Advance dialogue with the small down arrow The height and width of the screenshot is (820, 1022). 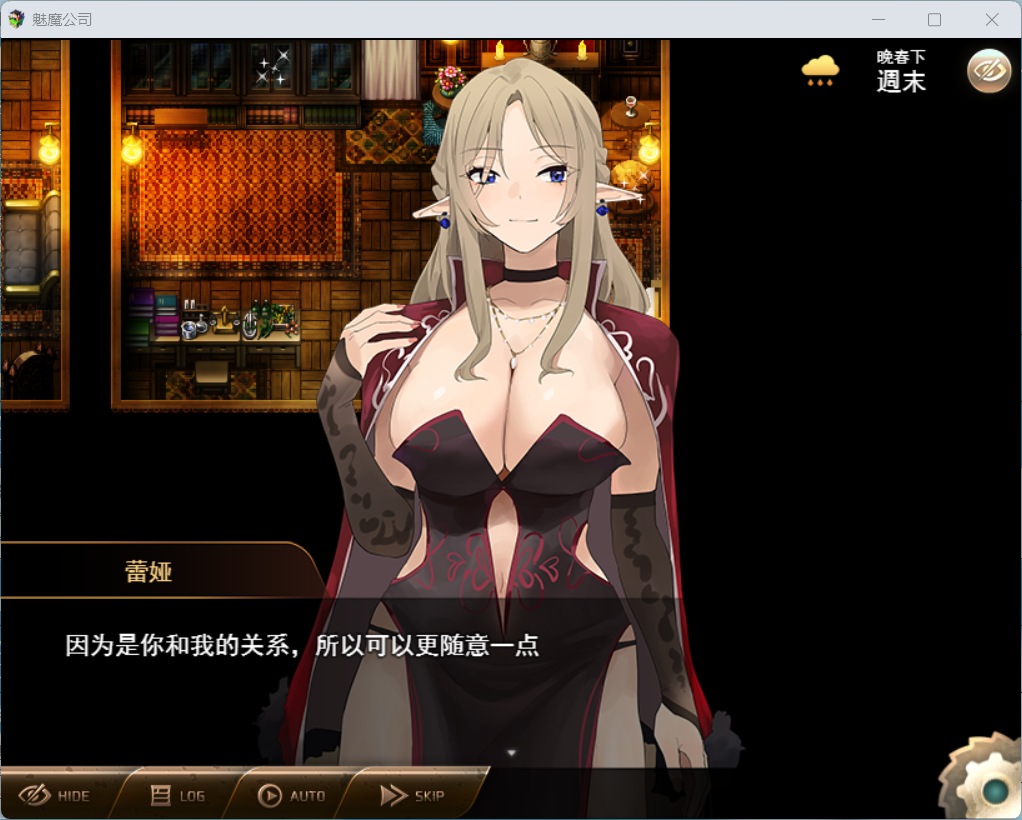(512, 752)
